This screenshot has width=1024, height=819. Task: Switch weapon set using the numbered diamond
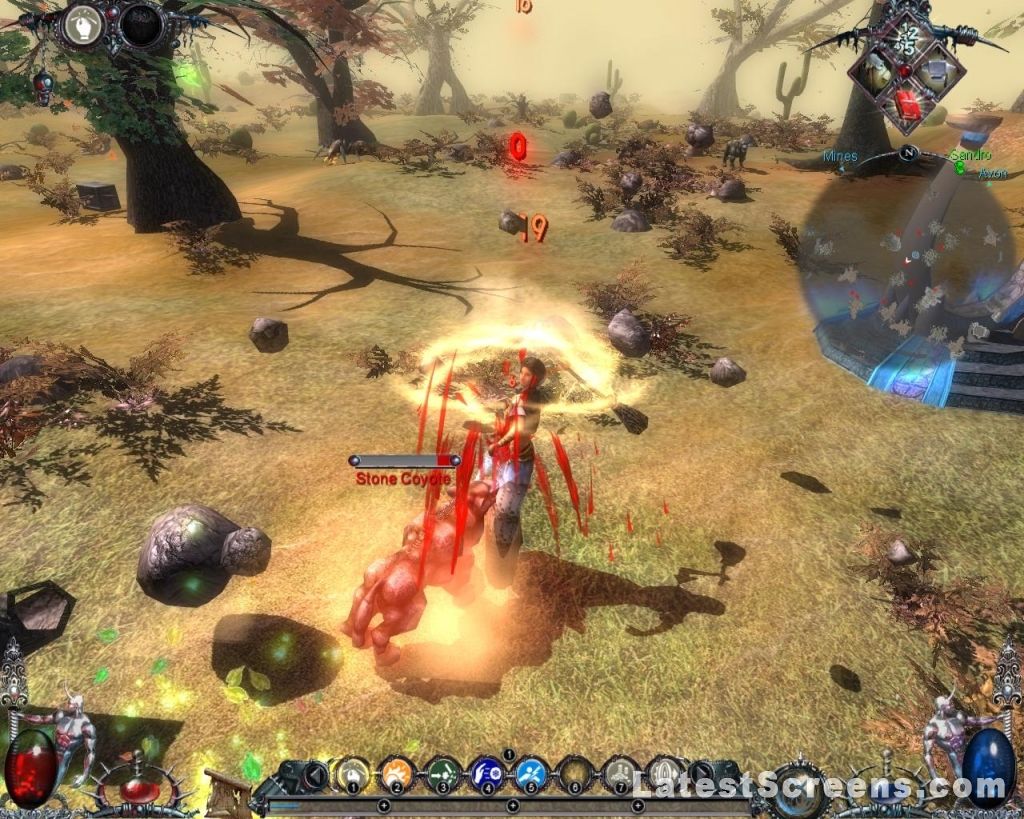coord(908,36)
